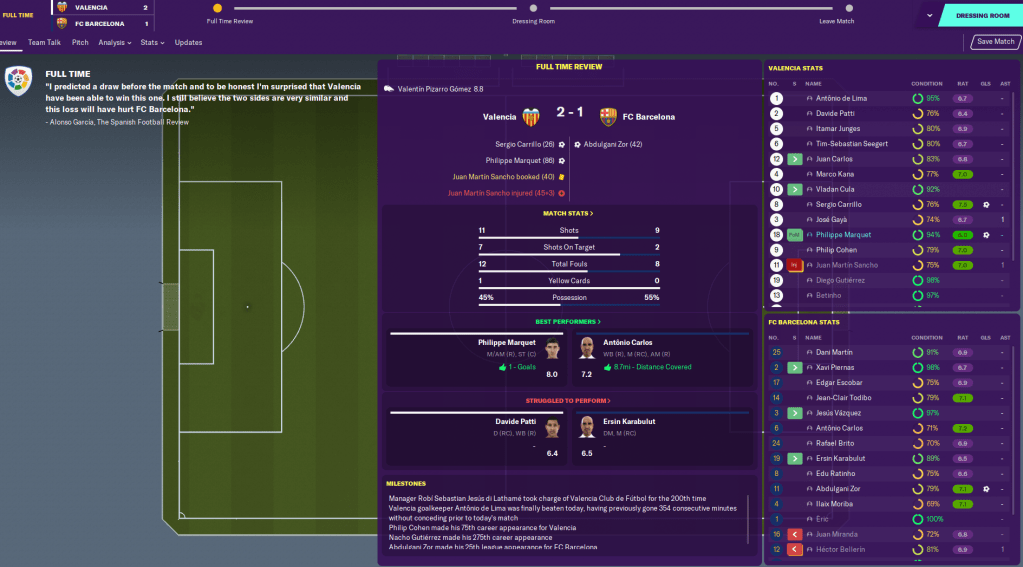
Task: View the Struggled To Perform section
Action: coord(568,400)
